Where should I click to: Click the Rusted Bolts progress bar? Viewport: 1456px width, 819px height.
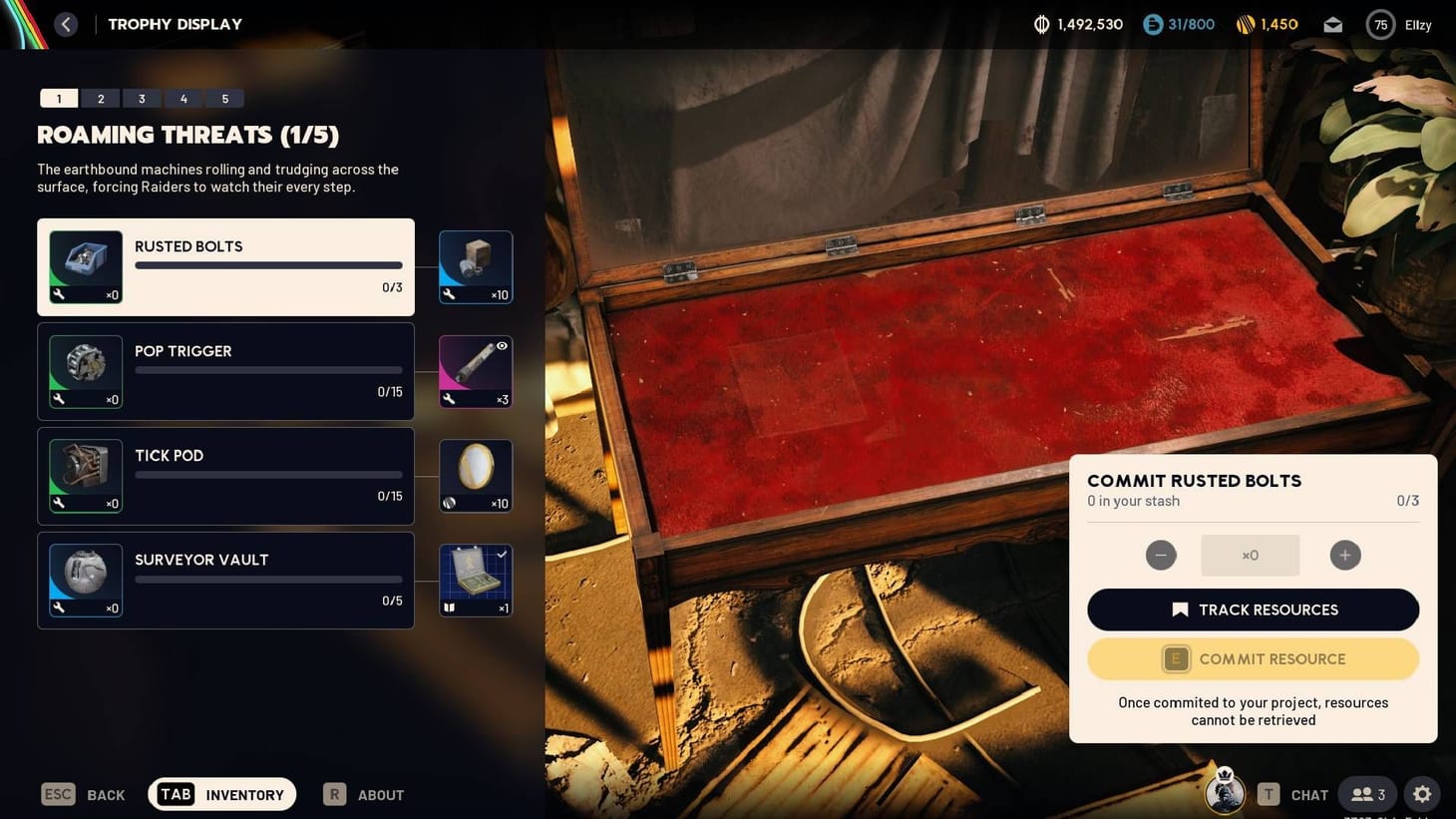[x=267, y=267]
